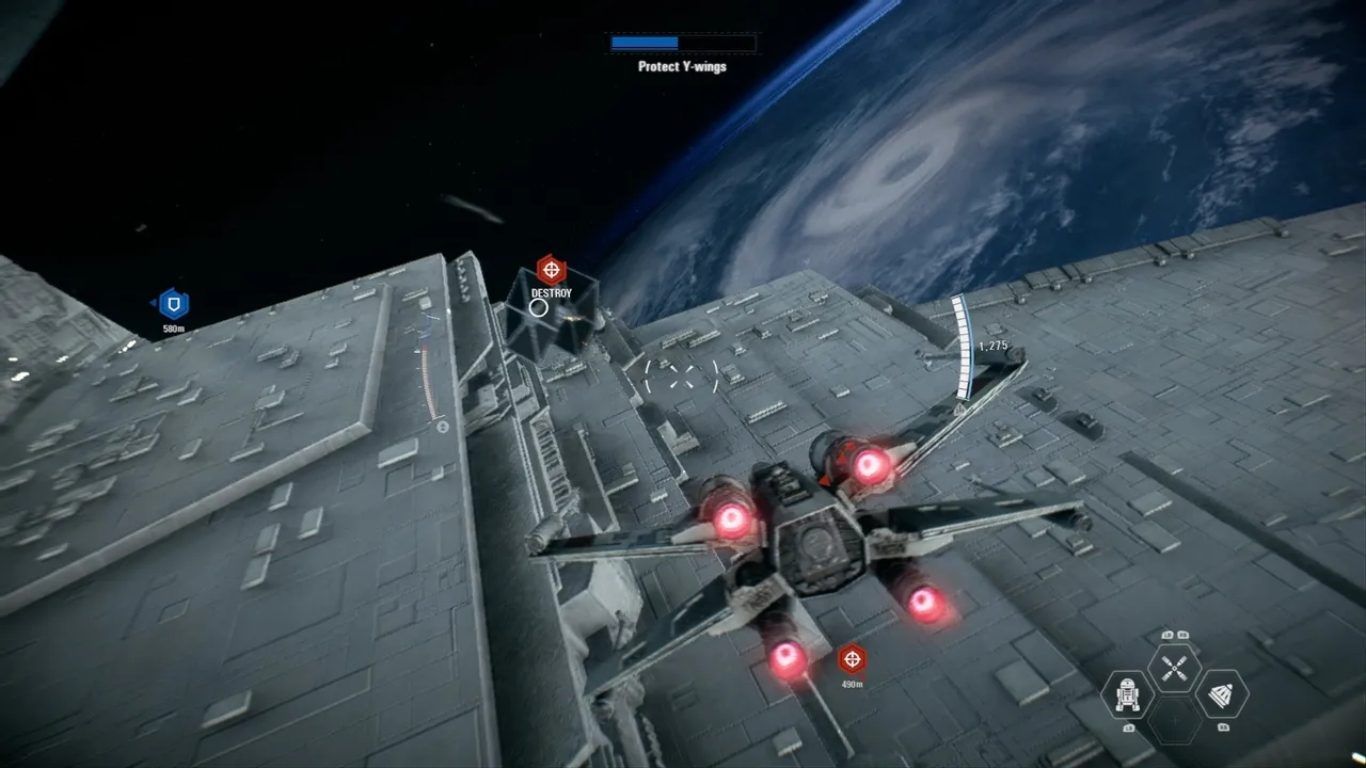Click the blue shield objective marker
The width and height of the screenshot is (1366, 768).
(x=174, y=304)
